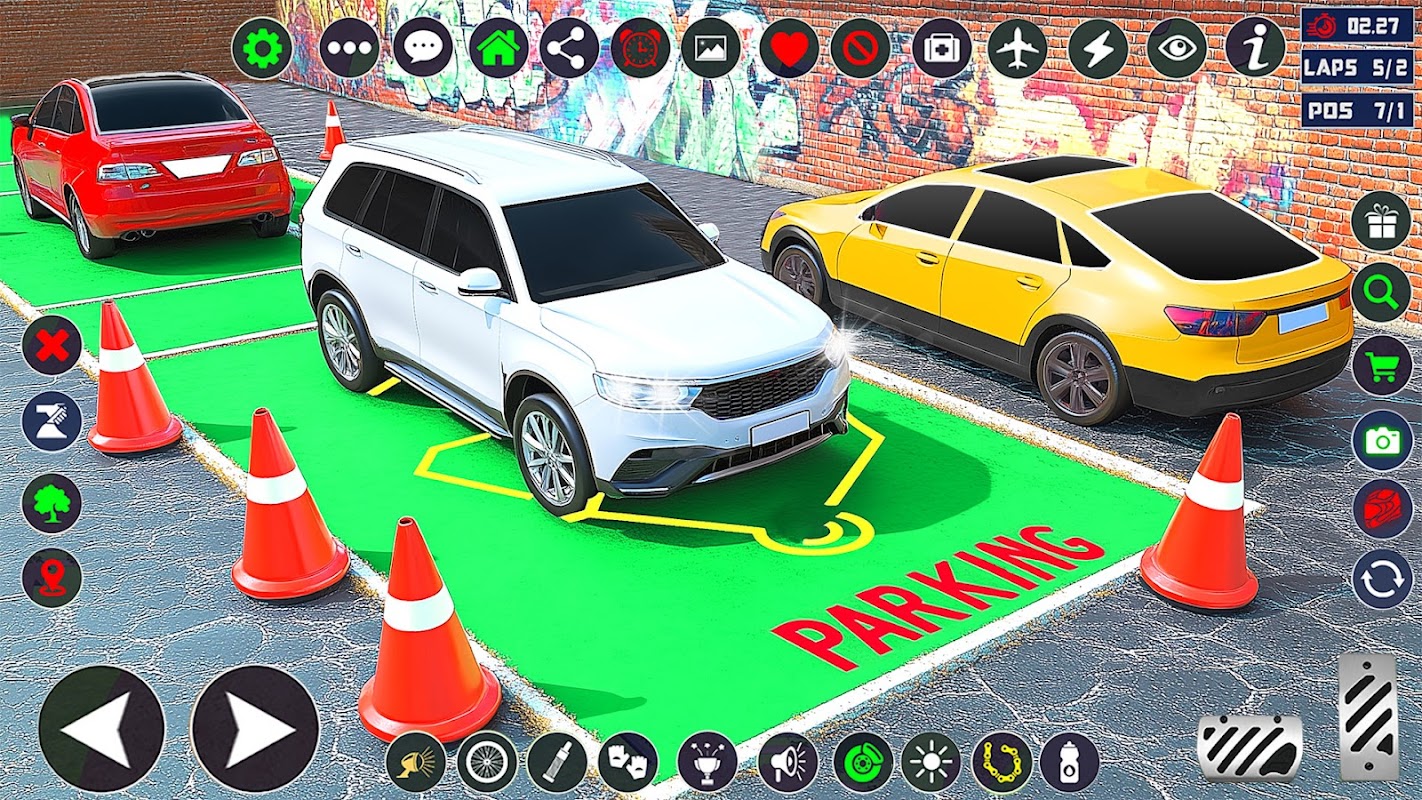The width and height of the screenshot is (1422, 800).
Task: Hit the tall accelerator pedal
Action: [1368, 716]
